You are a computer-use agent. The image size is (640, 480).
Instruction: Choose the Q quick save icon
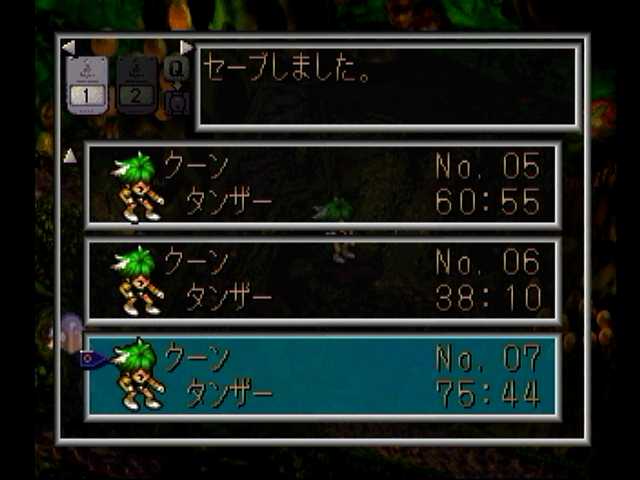coord(176,68)
